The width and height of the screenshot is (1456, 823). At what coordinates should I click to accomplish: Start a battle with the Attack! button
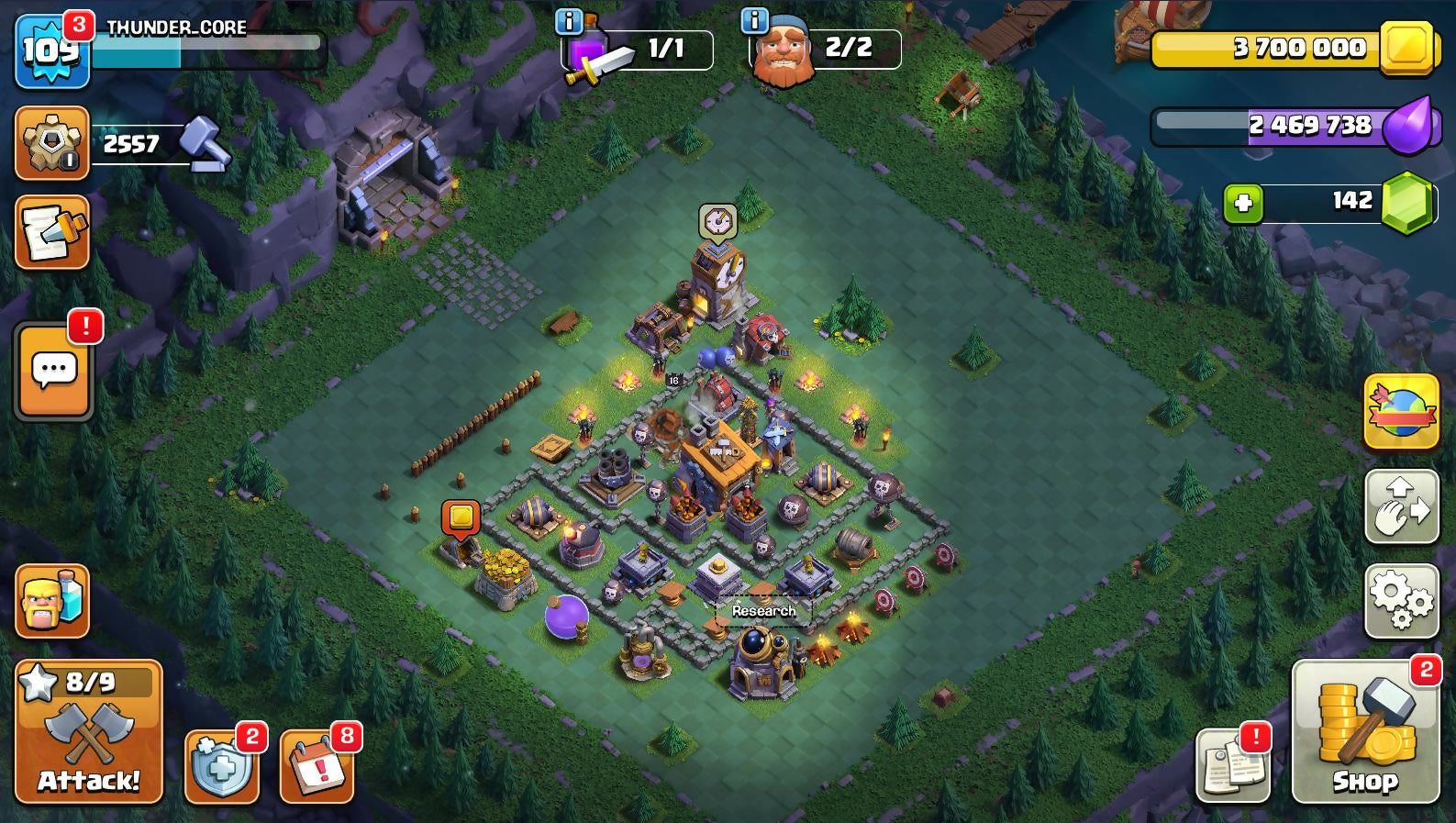click(89, 731)
